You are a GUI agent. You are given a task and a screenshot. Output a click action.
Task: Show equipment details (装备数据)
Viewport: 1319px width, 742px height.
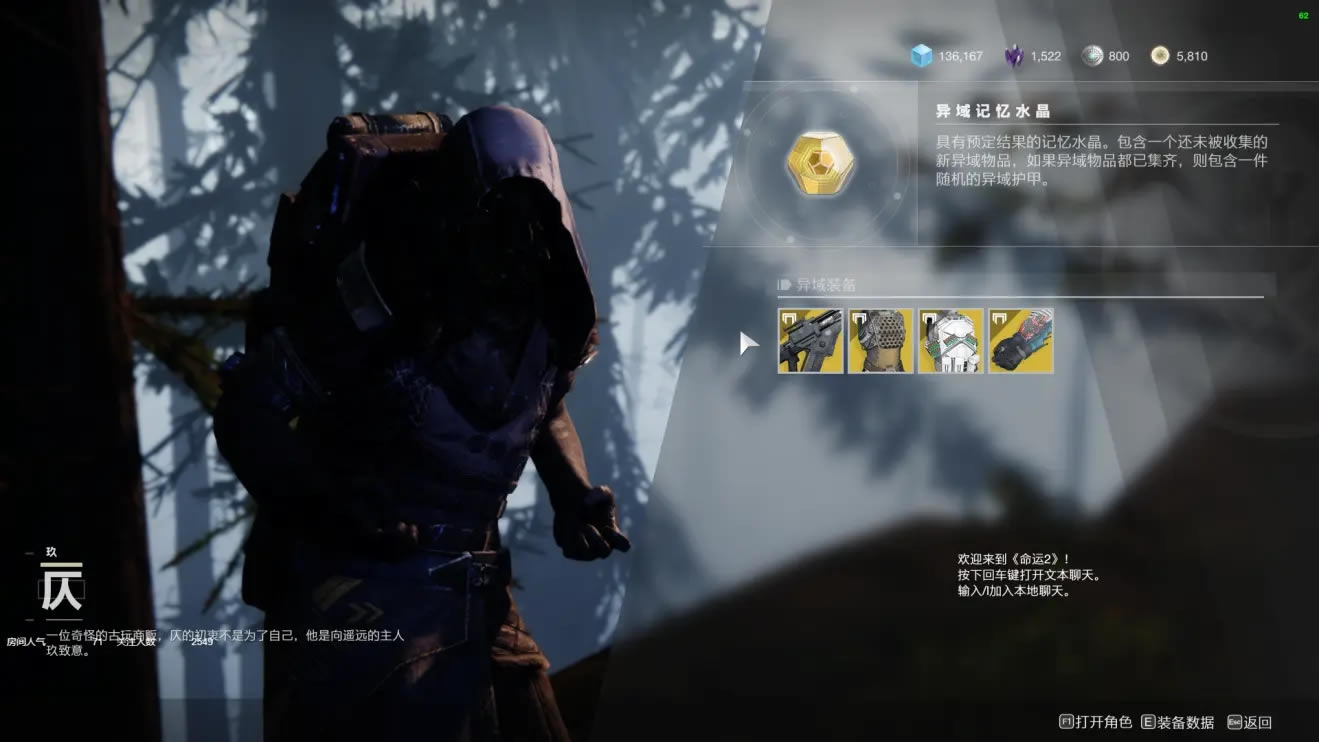(x=1177, y=722)
